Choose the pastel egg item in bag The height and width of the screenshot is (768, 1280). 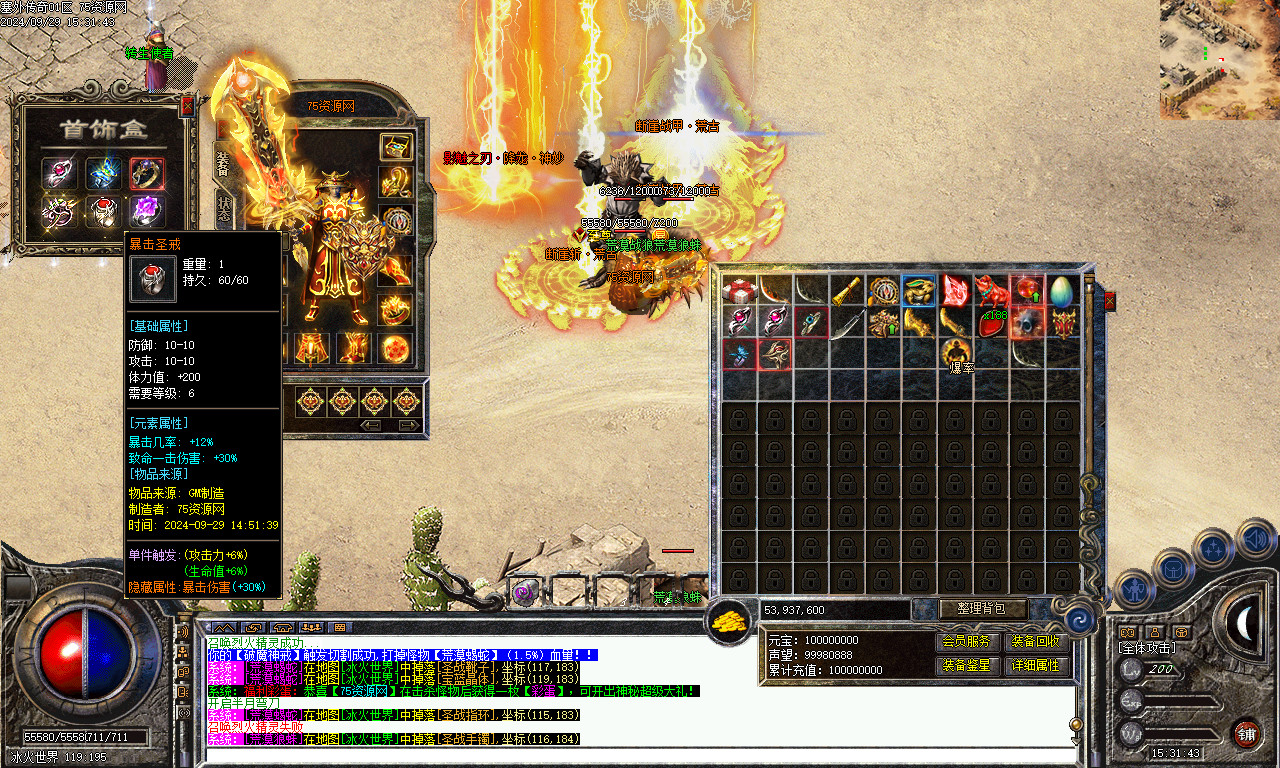coord(1062,290)
